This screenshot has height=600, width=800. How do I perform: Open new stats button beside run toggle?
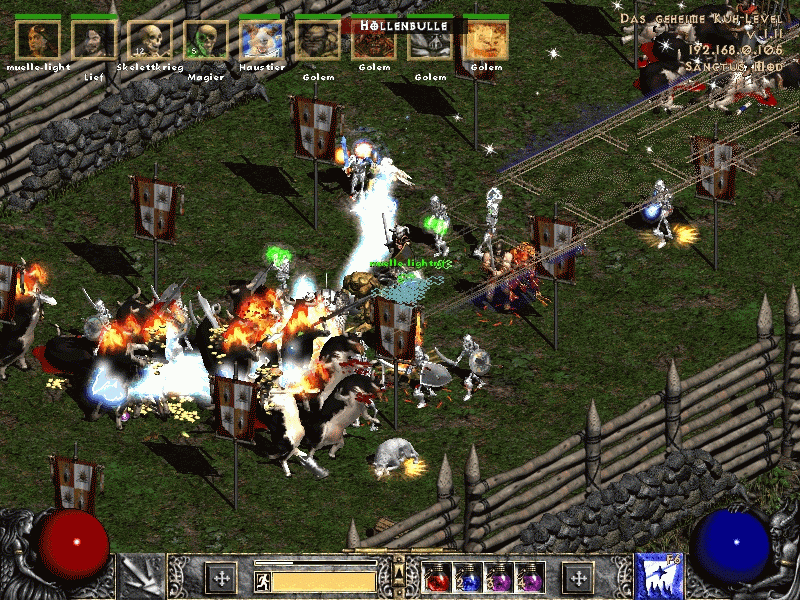(220, 578)
